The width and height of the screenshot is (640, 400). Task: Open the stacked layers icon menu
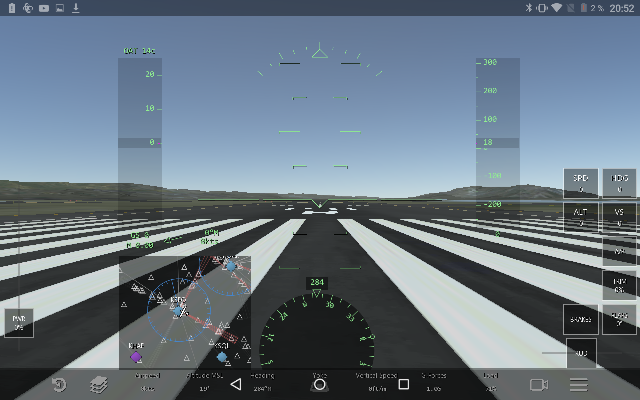point(98,385)
